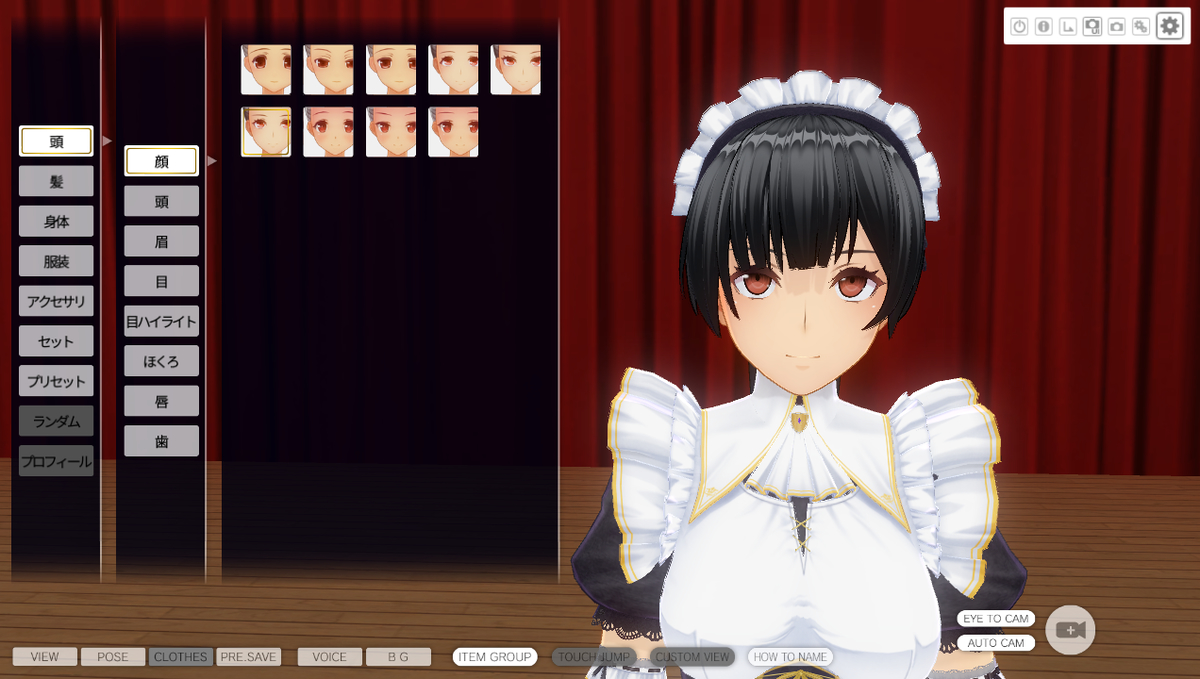The height and width of the screenshot is (679, 1200).
Task: Select the 髪 (hair) category
Action: click(56, 181)
